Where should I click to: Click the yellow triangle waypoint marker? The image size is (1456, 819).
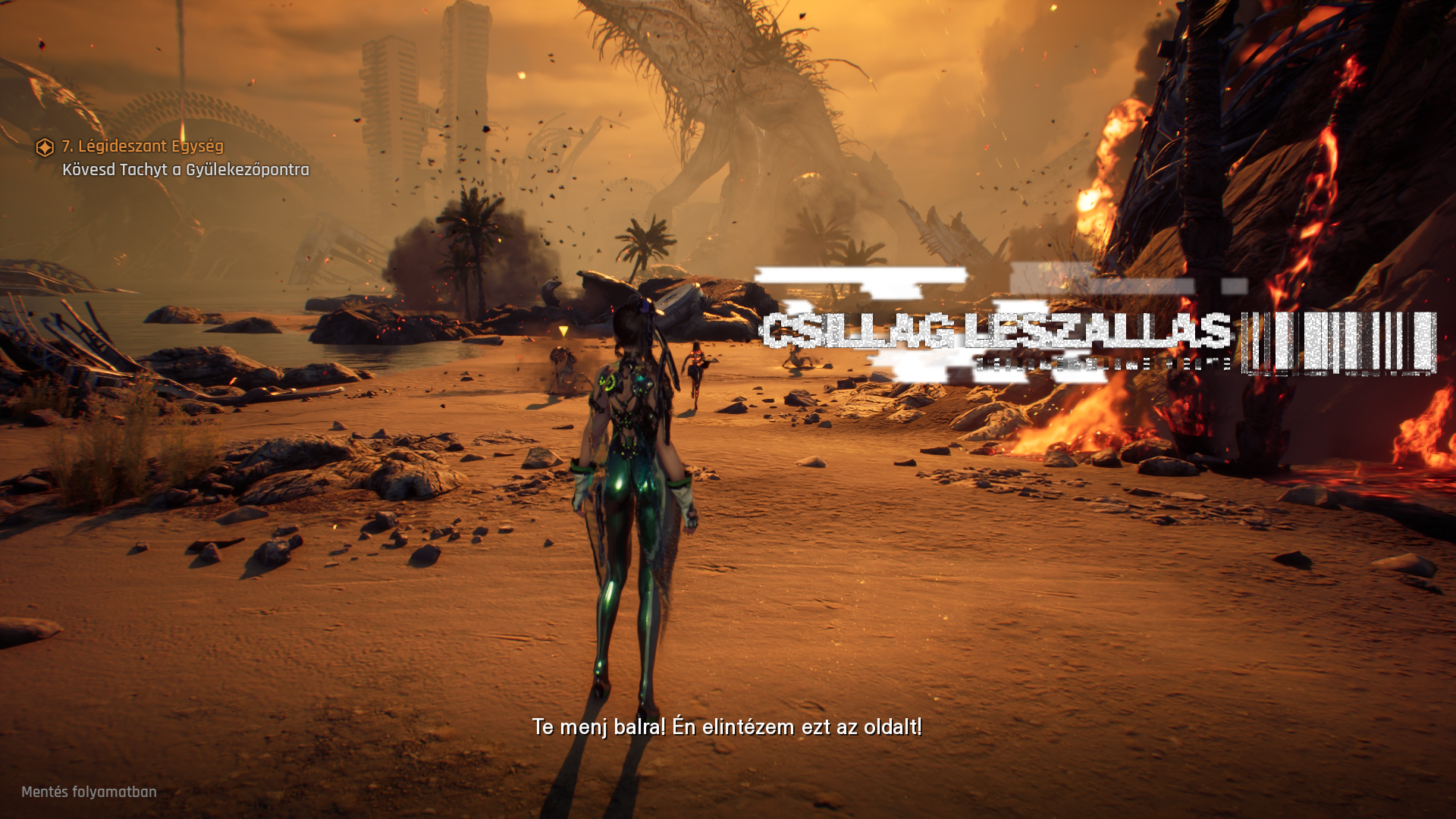coord(563,331)
